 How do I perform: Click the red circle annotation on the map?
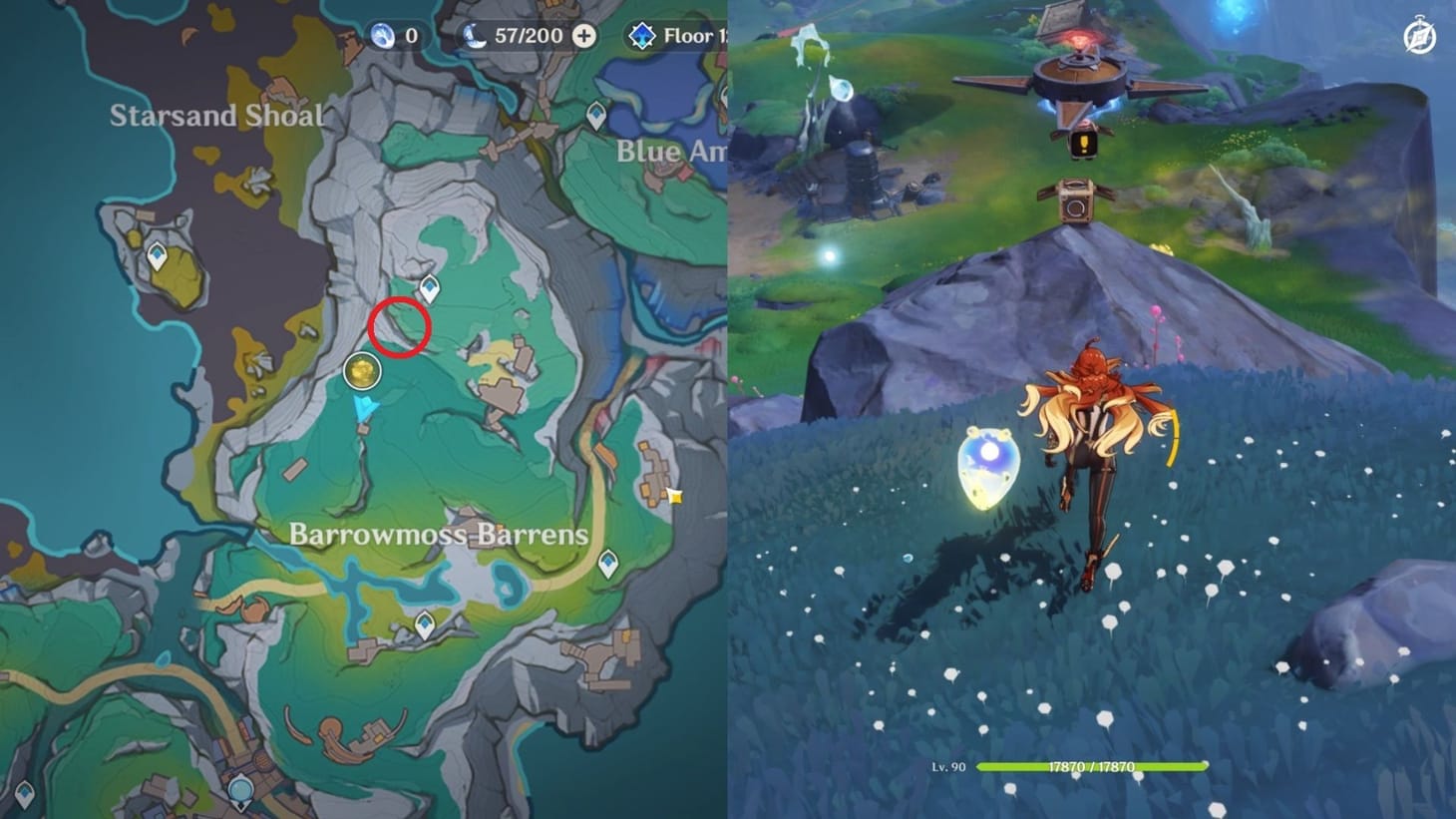tap(399, 324)
